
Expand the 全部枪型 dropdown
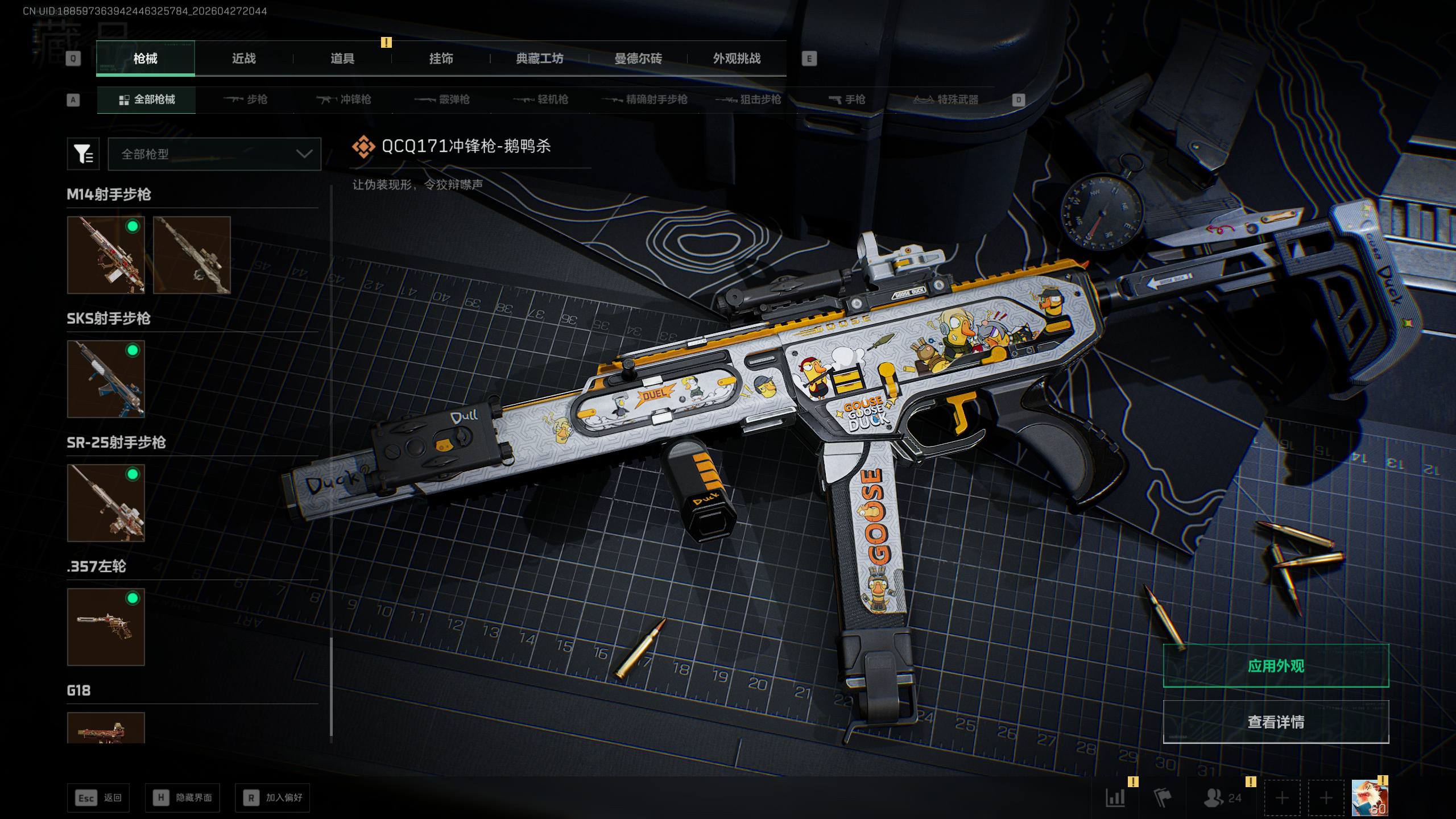pyautogui.click(x=214, y=154)
